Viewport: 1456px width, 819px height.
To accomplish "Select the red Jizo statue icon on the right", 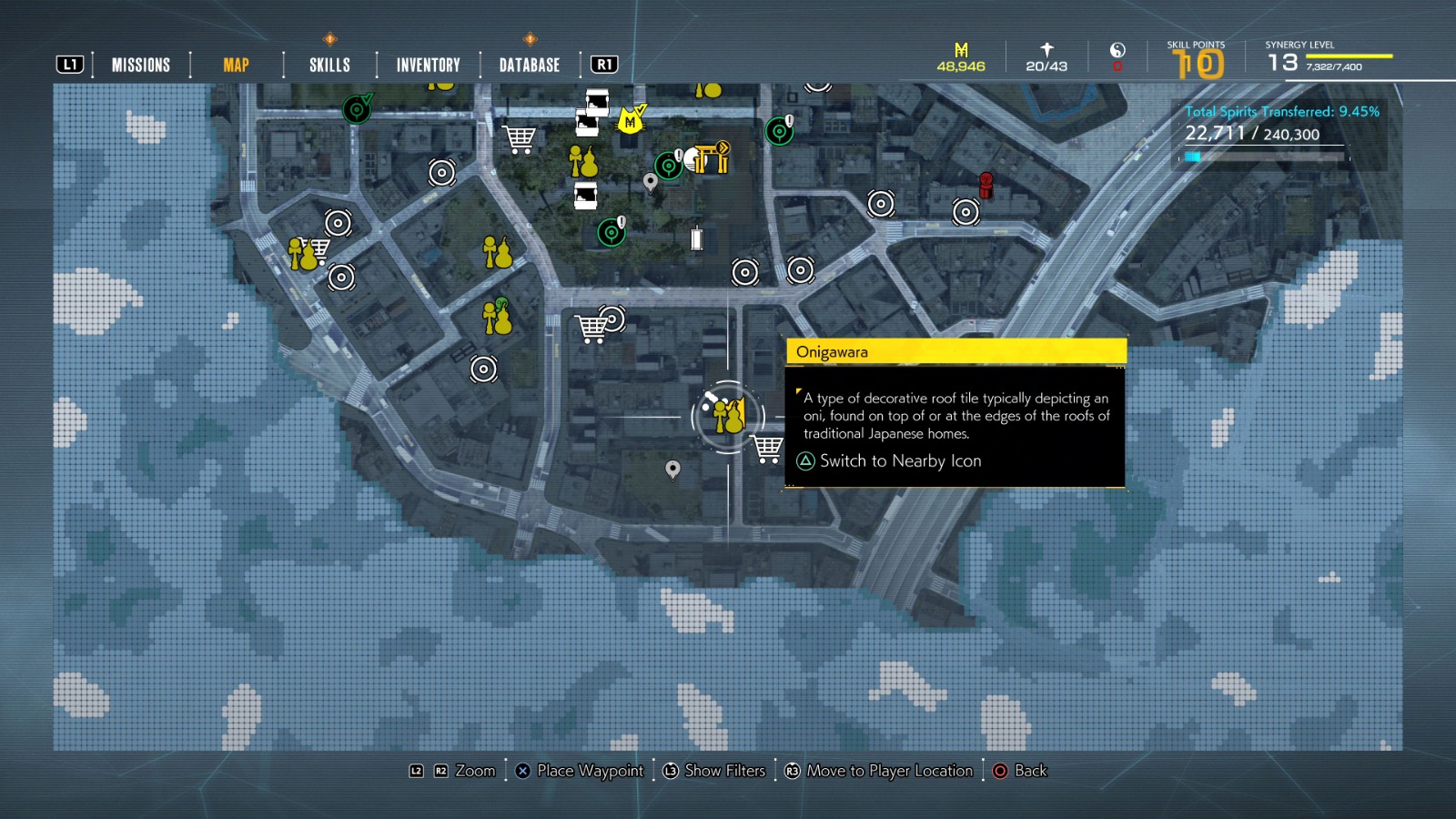I will [x=986, y=185].
